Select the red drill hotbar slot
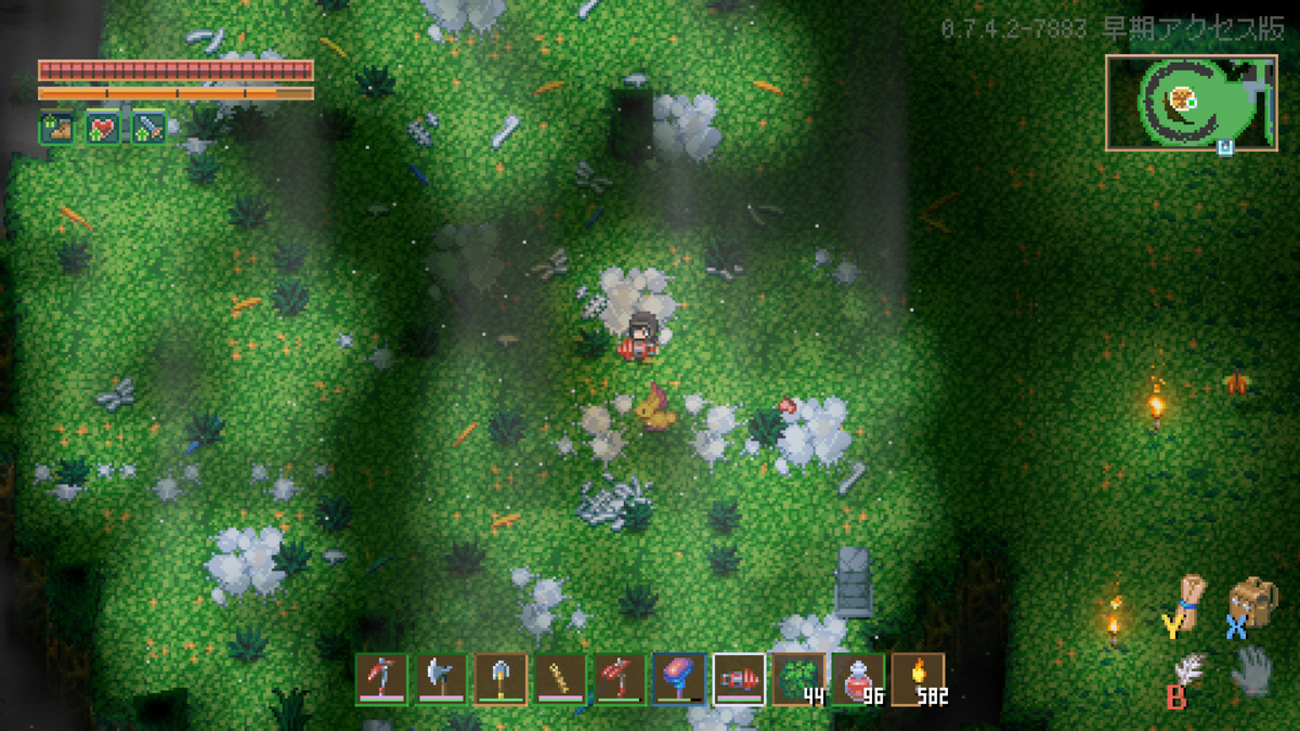Image resolution: width=1300 pixels, height=731 pixels. click(739, 679)
